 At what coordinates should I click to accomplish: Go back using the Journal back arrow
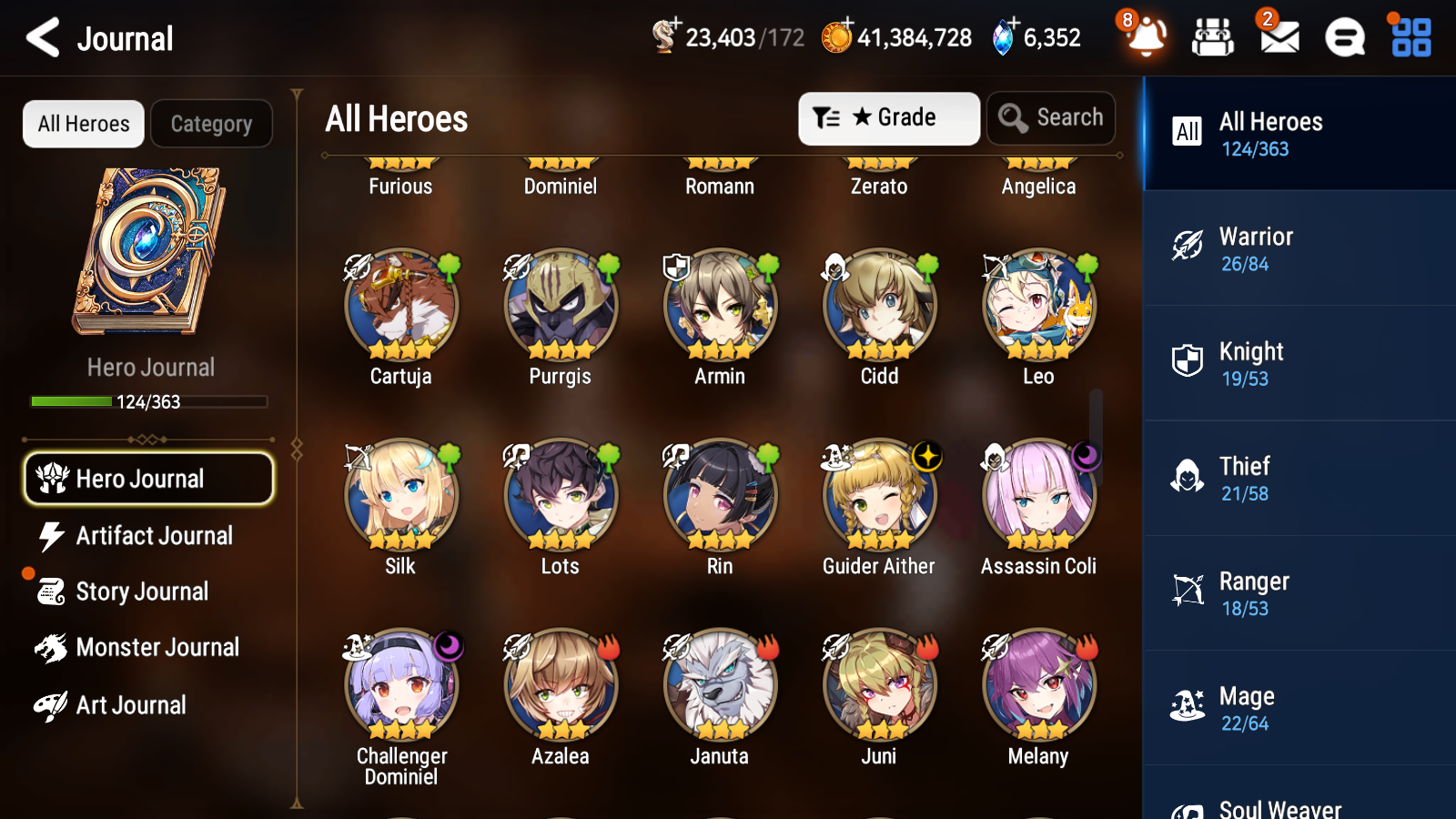40,37
